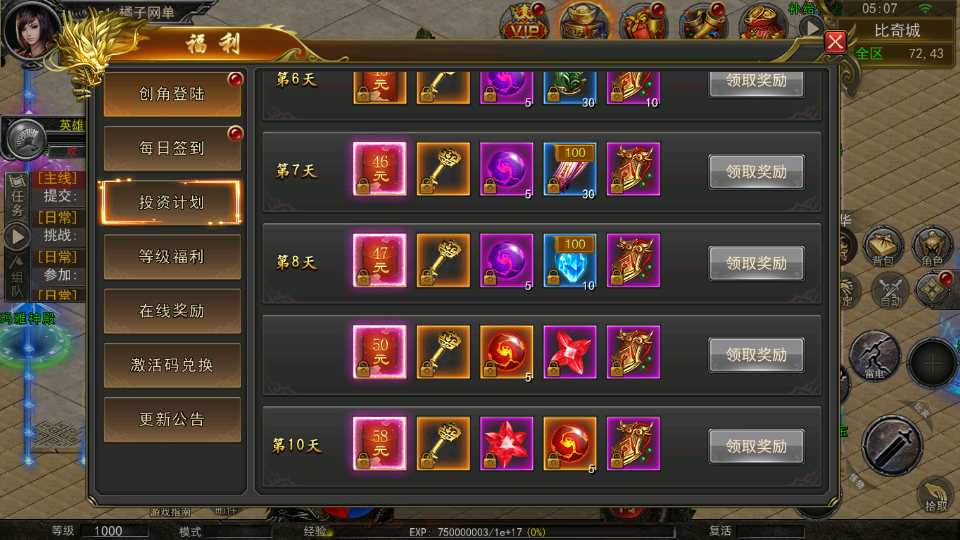Click the player portrait avatar
The image size is (960, 540).
coord(30,30)
